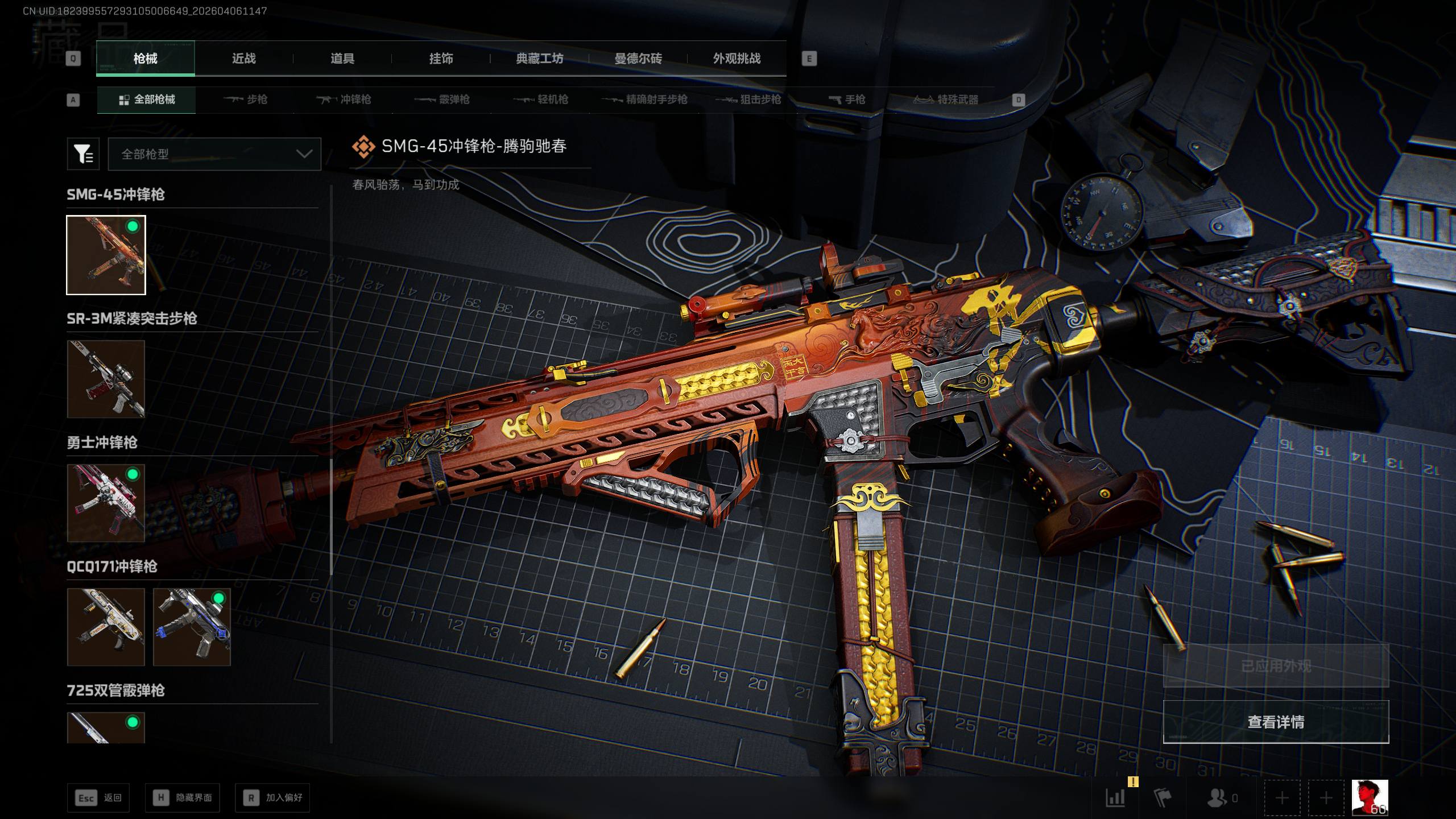Select the blue QCQ171 skin thumbnail

tap(192, 627)
